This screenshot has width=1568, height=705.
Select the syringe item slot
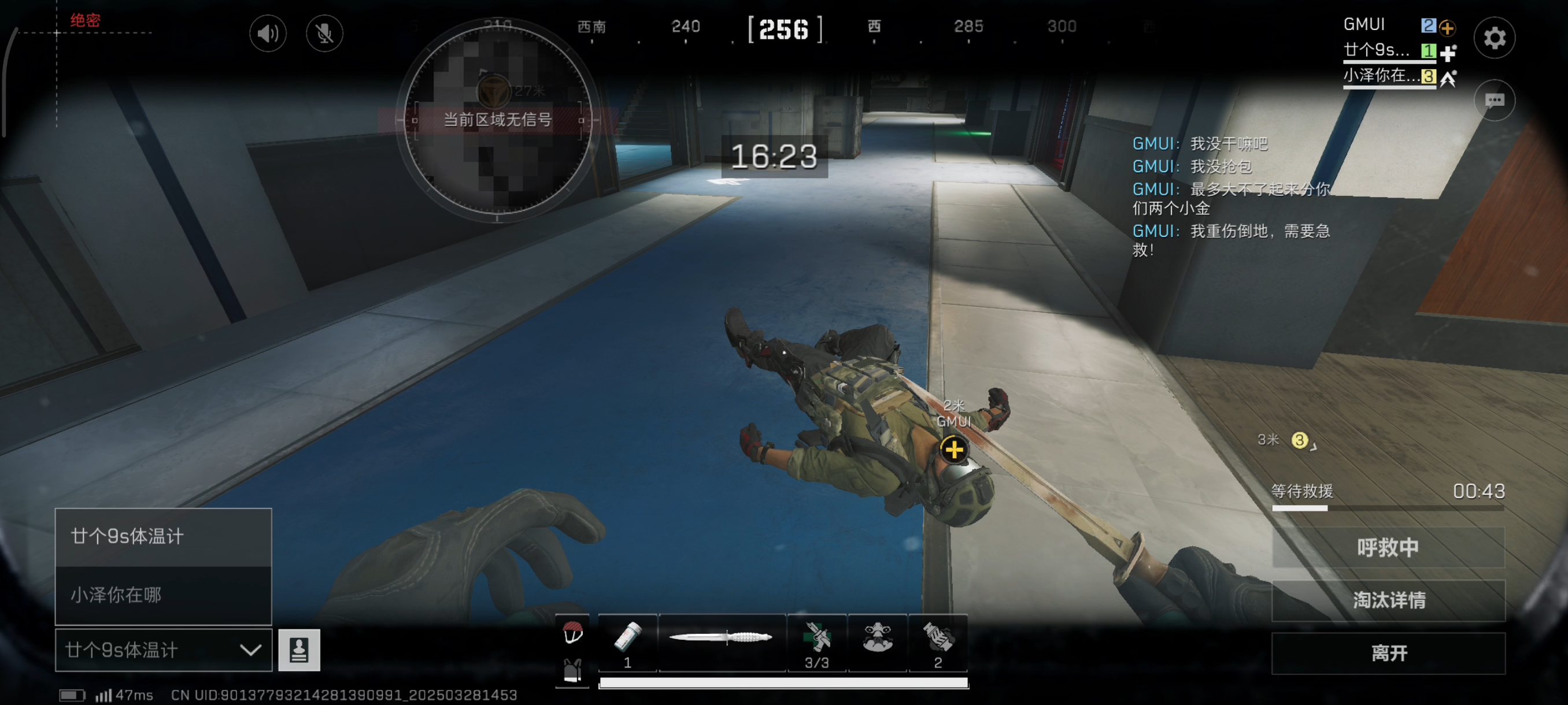627,642
